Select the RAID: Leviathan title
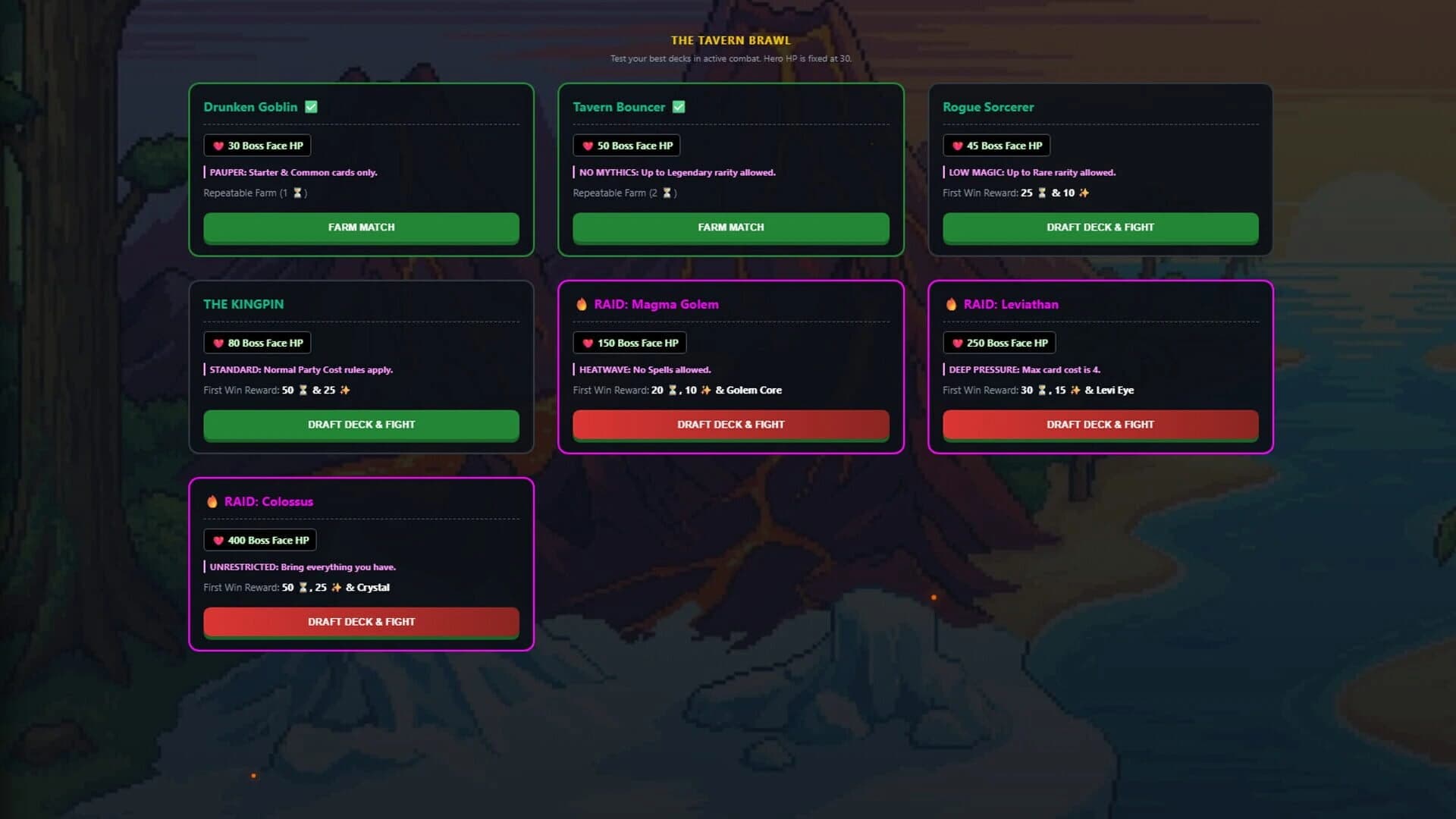The image size is (1456, 819). pyautogui.click(x=1011, y=304)
